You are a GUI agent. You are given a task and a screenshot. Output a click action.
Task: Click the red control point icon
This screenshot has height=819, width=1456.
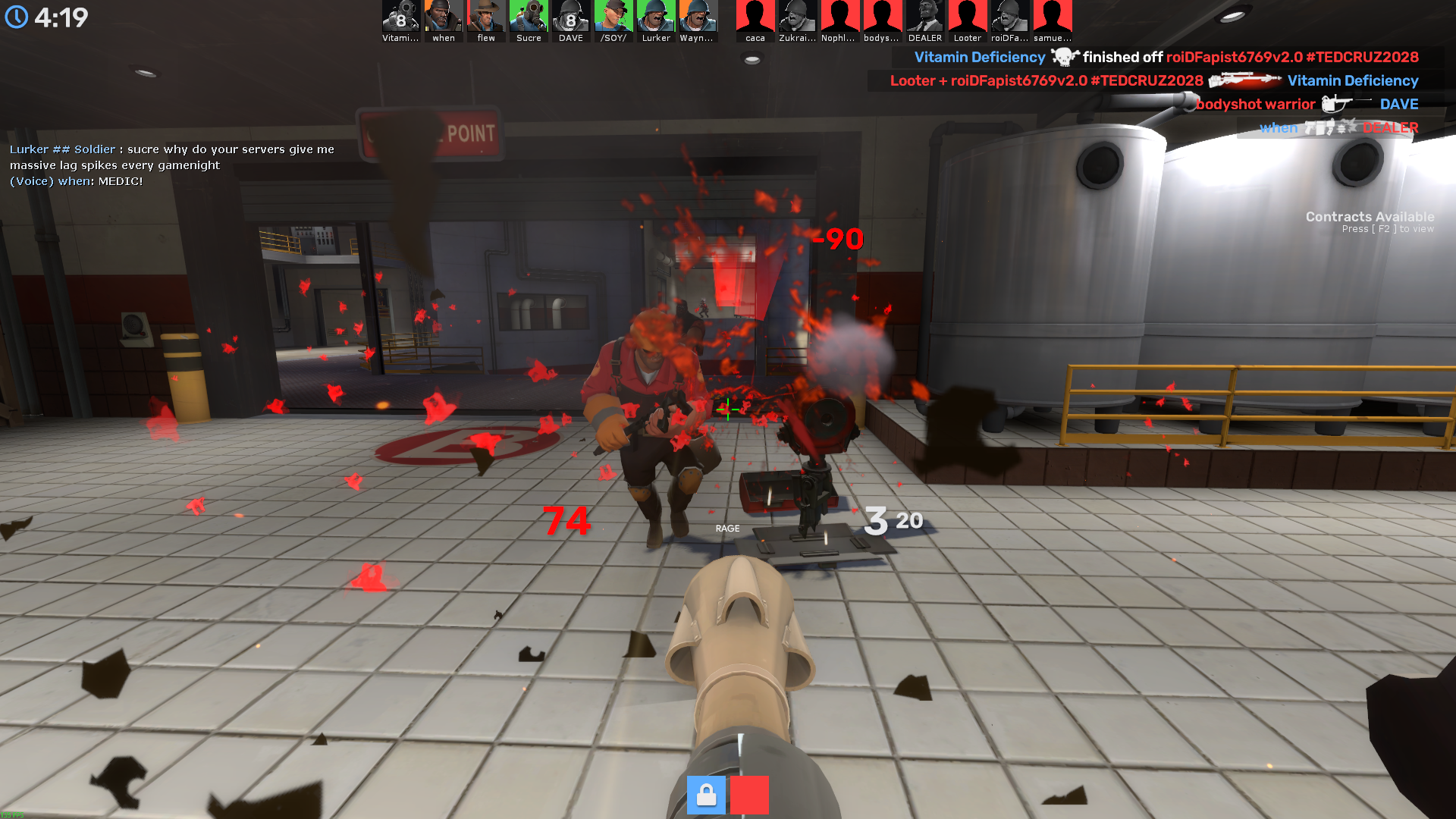[749, 795]
